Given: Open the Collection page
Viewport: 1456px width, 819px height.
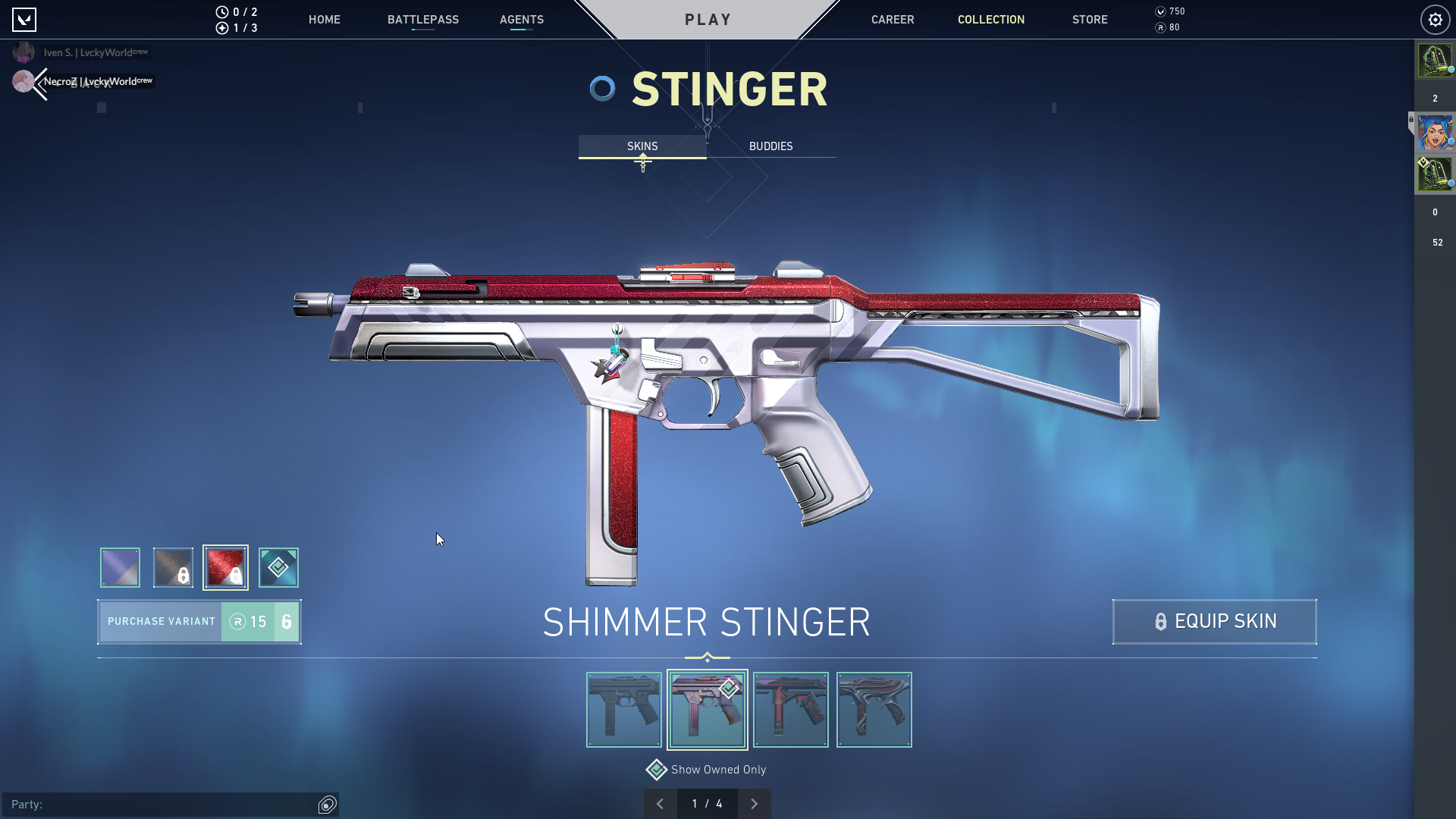Looking at the screenshot, I should [990, 20].
